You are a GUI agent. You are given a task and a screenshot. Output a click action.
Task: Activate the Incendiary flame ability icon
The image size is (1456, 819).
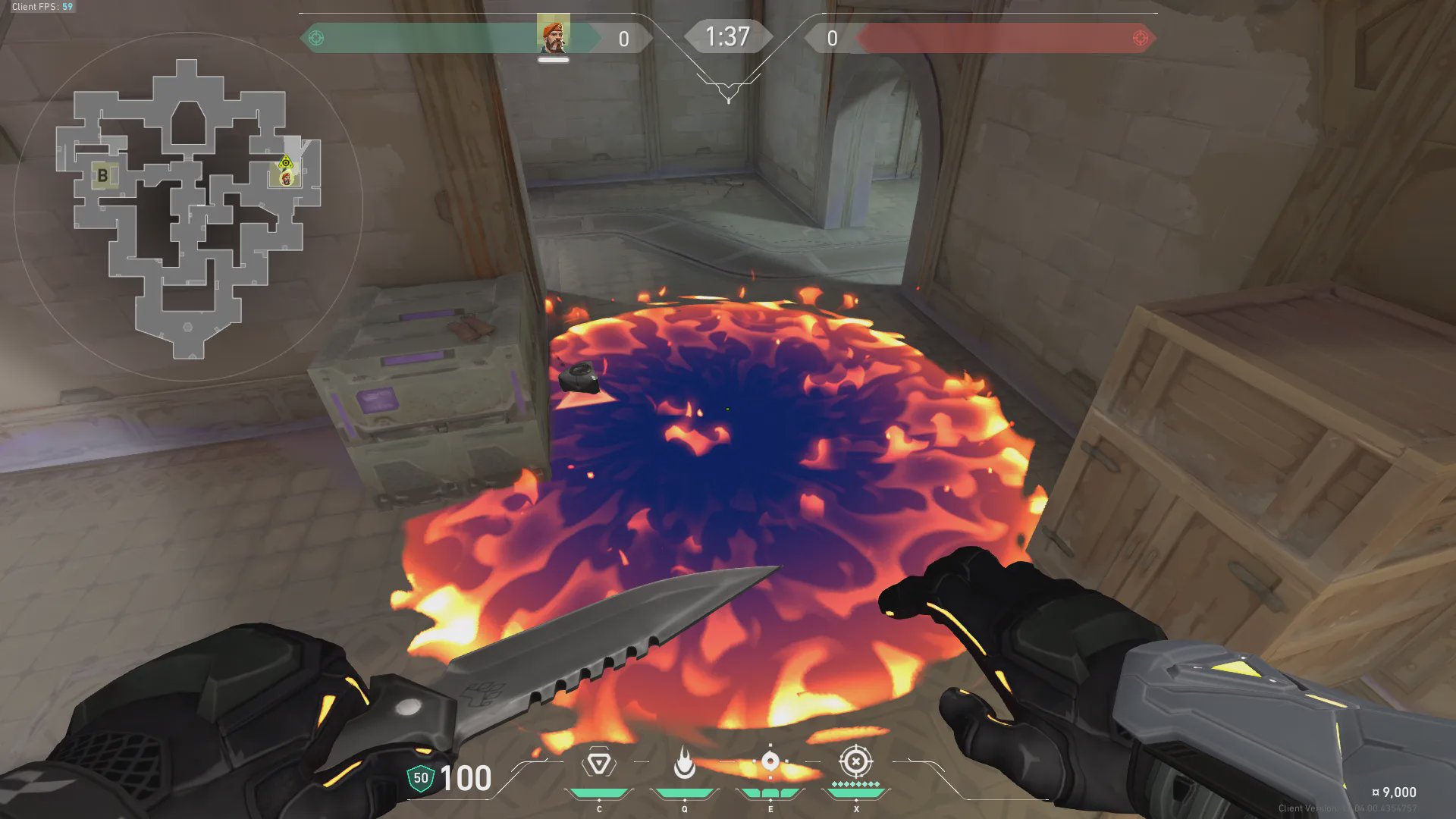(x=684, y=764)
